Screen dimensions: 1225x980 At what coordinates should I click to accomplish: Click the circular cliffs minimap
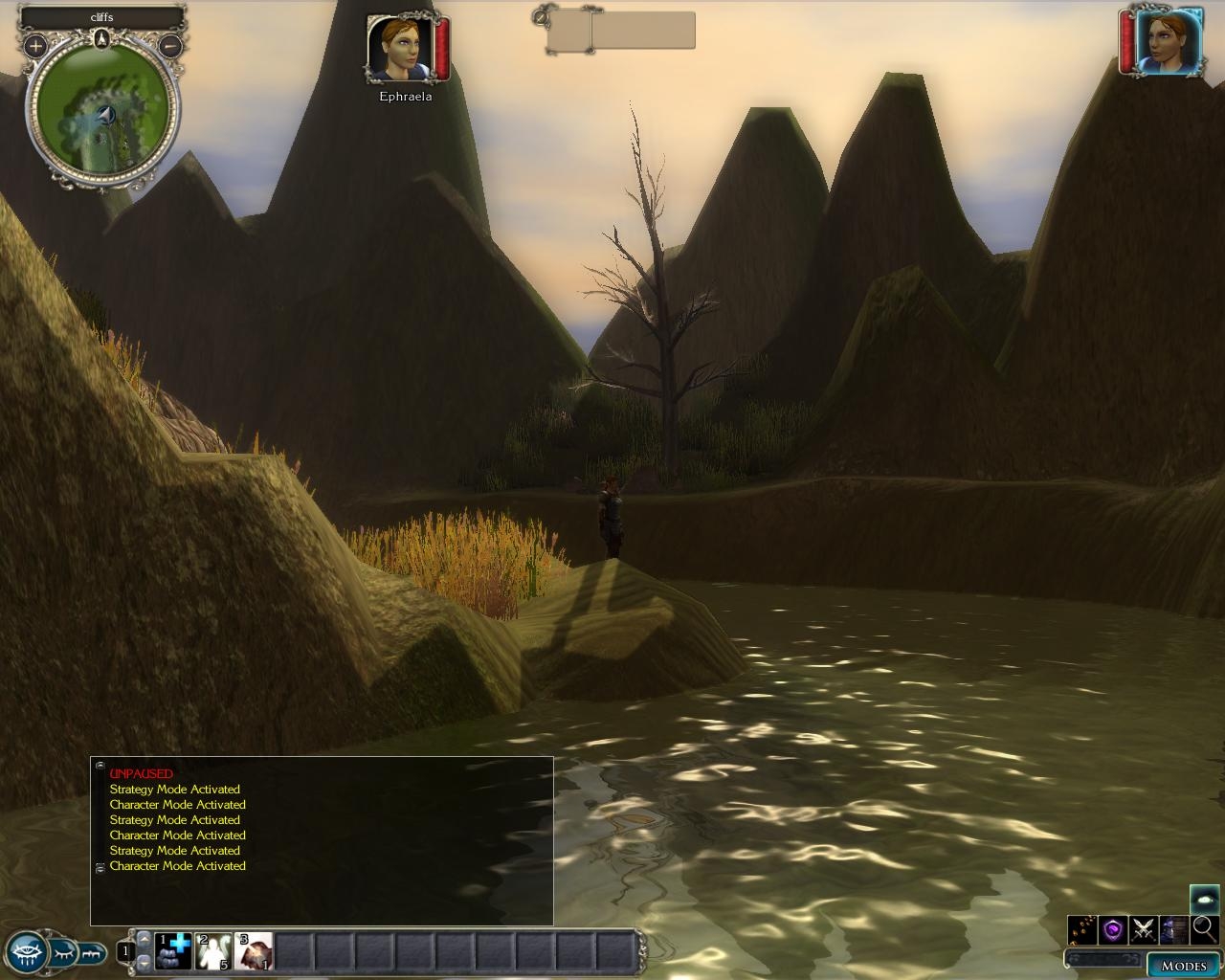pos(103,120)
